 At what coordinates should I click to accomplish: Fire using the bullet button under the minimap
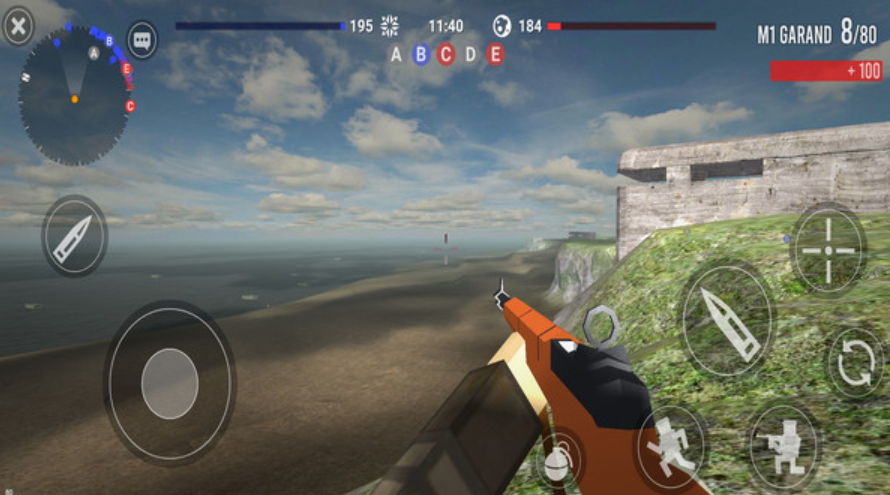point(74,236)
